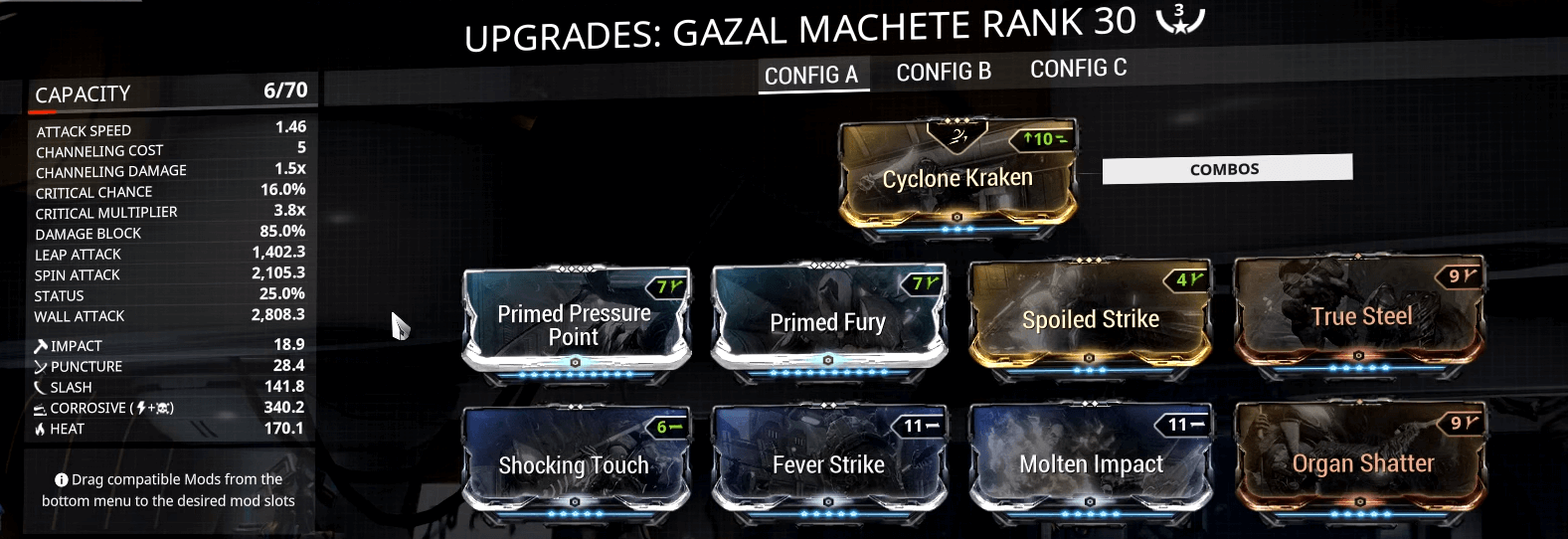Select the Cyclone Kraken stance mod
The height and width of the screenshot is (539, 1568).
pos(958,178)
